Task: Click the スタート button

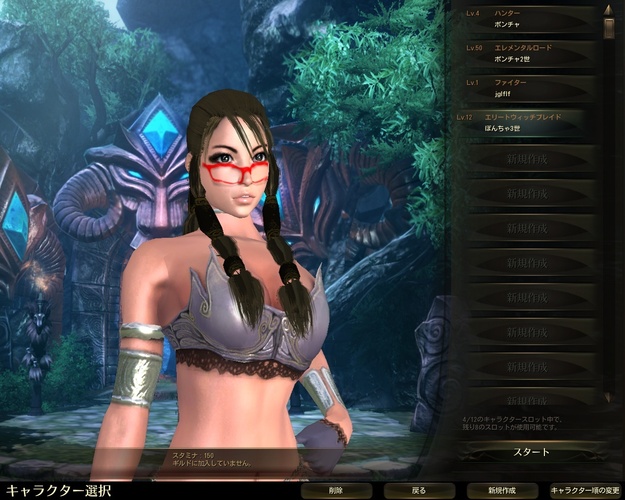Action: point(531,452)
